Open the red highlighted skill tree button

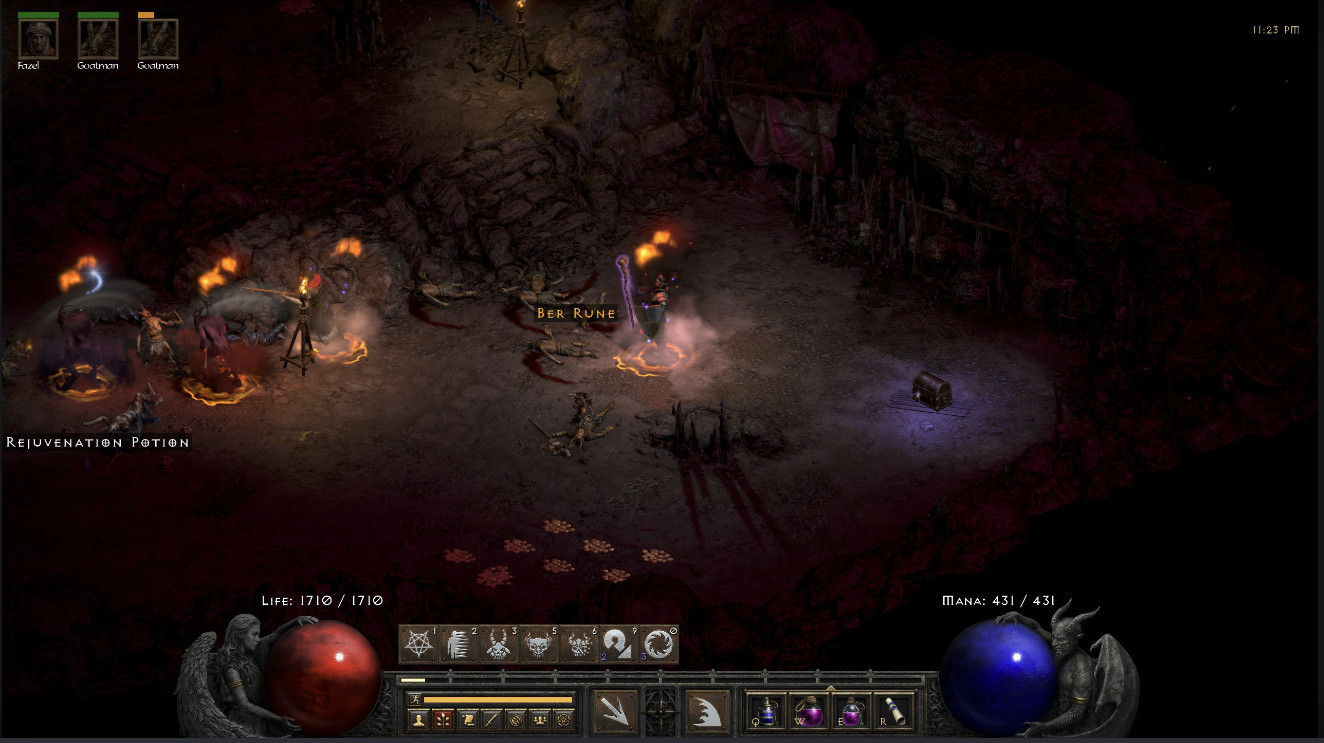(442, 718)
